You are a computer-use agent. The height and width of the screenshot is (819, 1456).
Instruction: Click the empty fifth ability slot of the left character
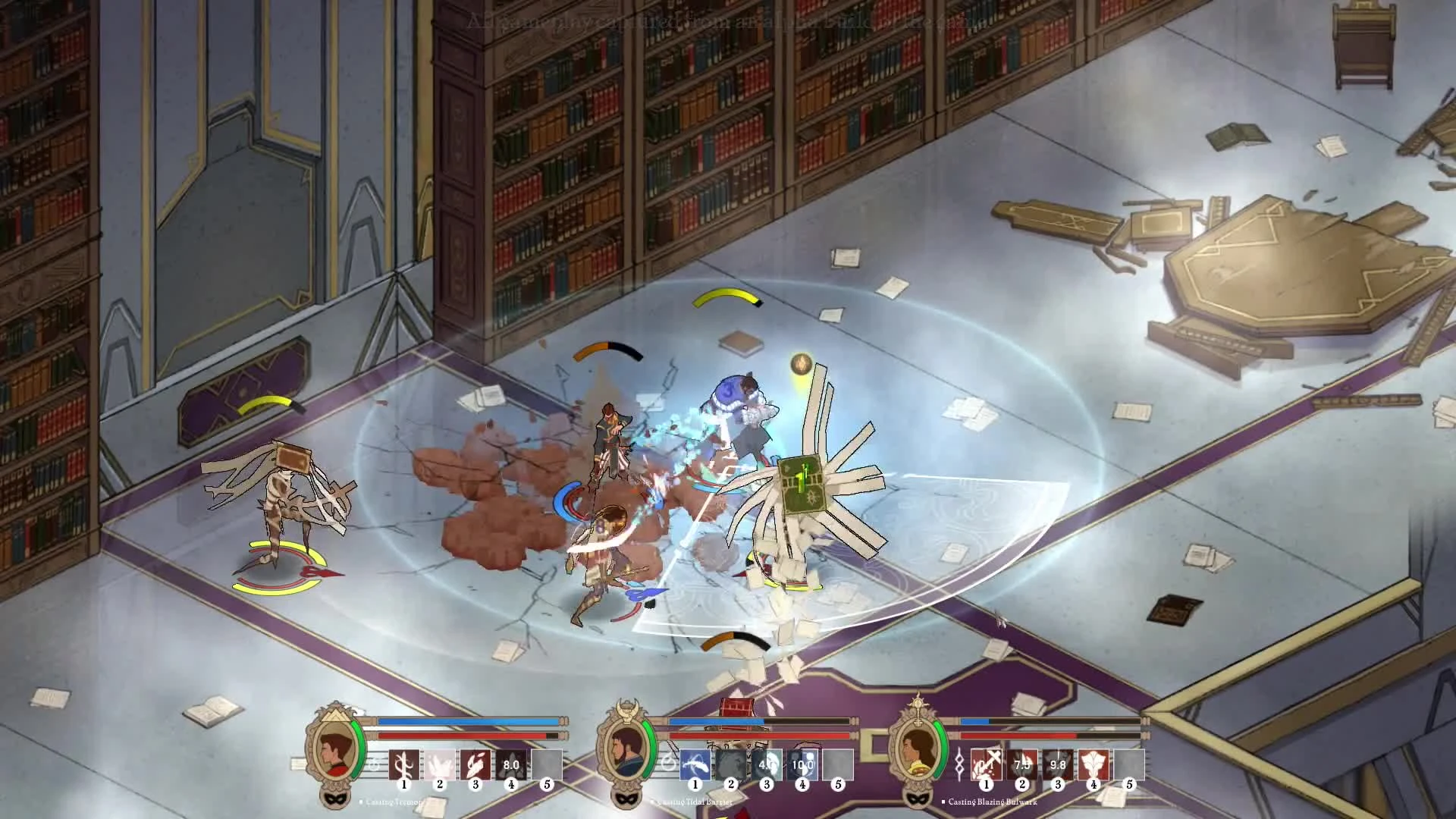pyautogui.click(x=548, y=766)
